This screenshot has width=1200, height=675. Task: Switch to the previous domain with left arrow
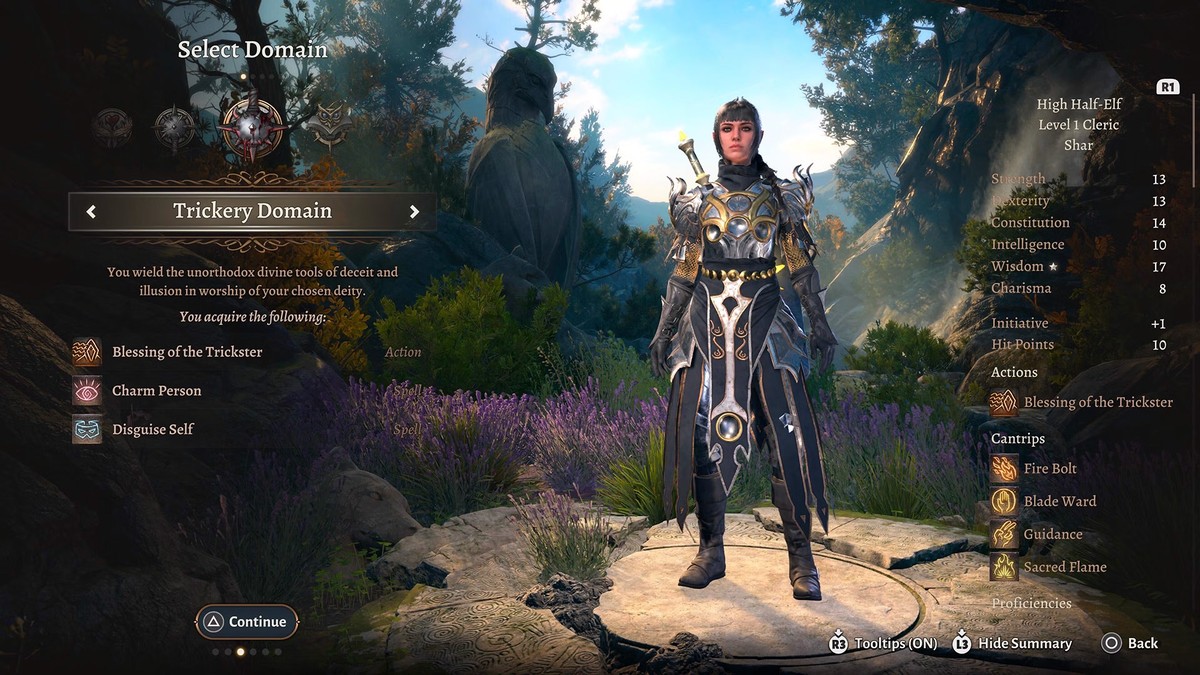[91, 211]
